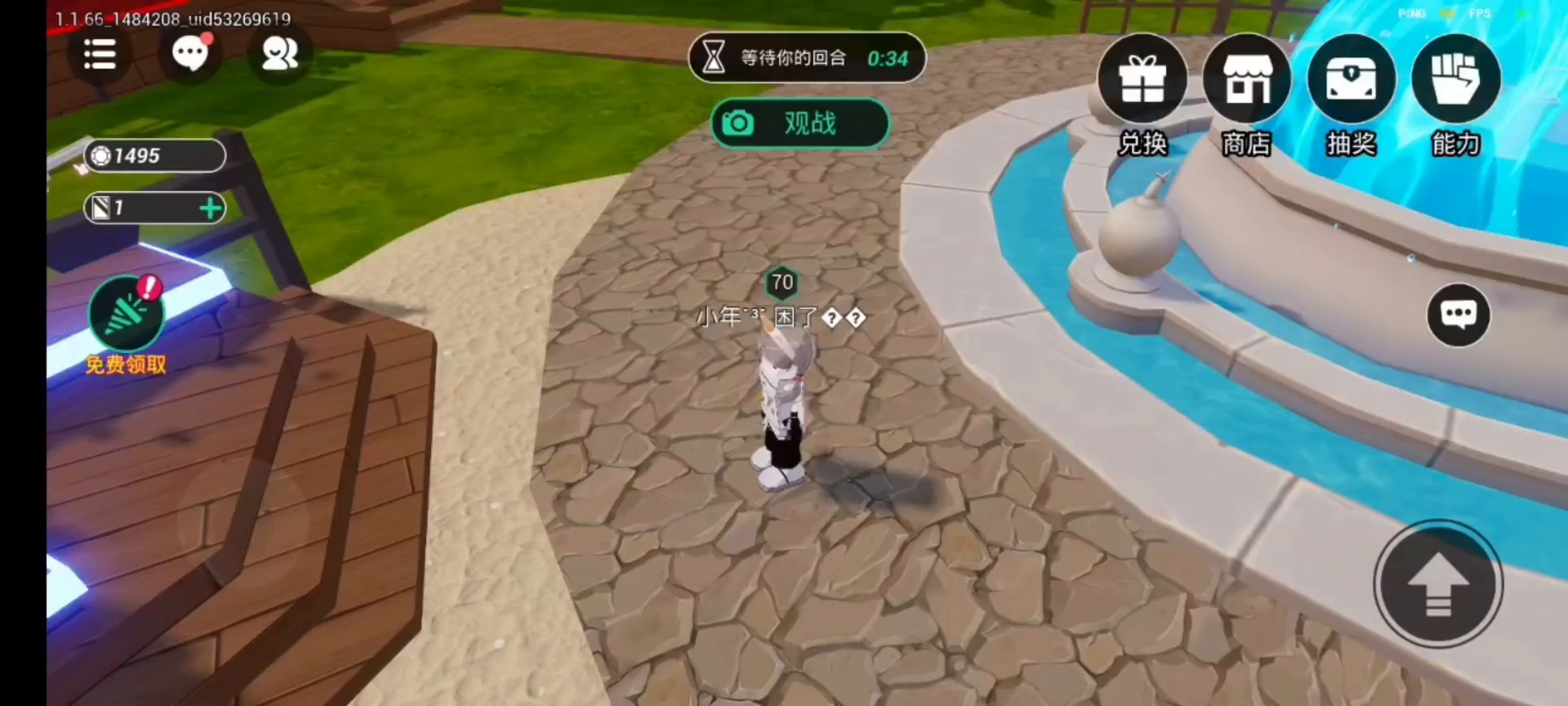Open the 商店 shop
Image resolution: width=1568 pixels, height=706 pixels.
coord(1246,81)
